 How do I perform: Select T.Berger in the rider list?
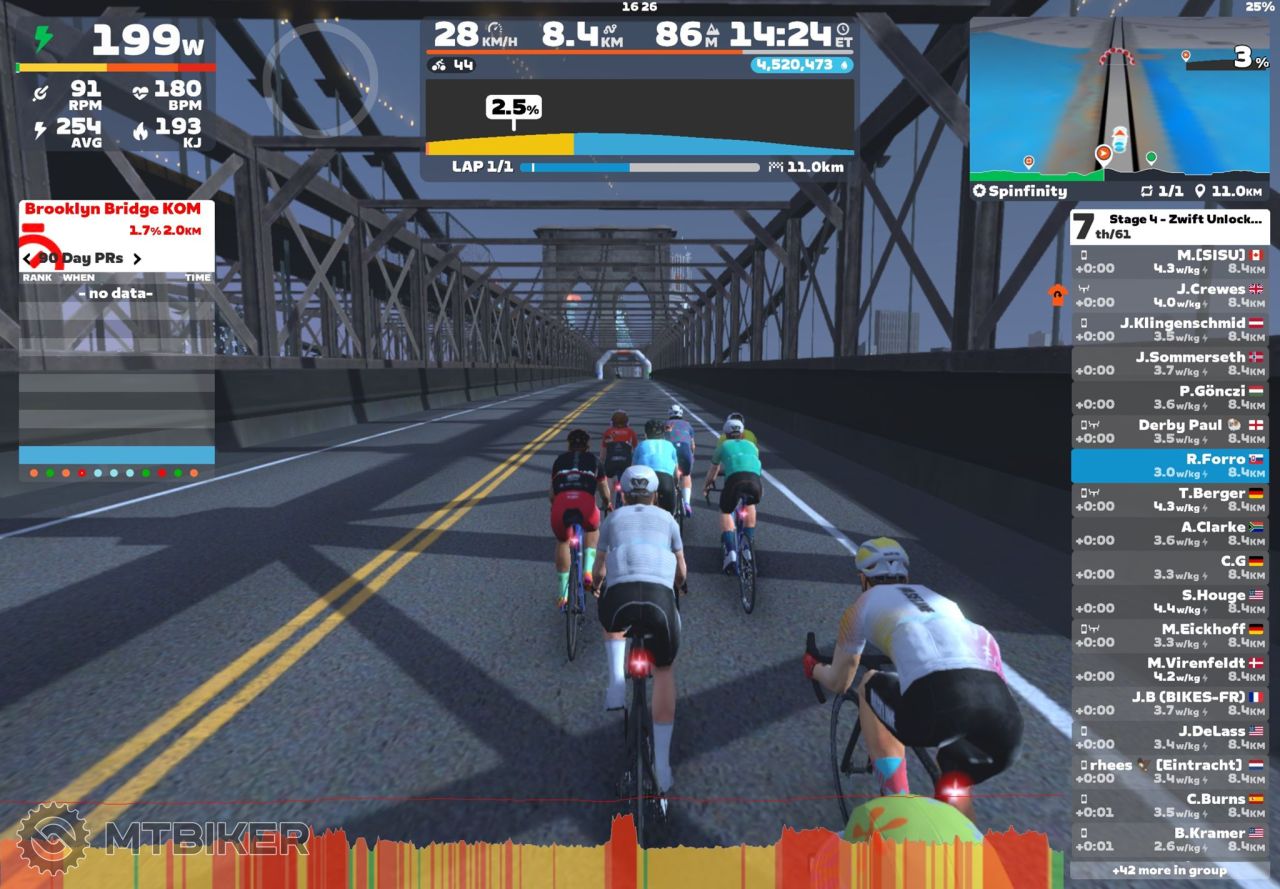point(1170,499)
